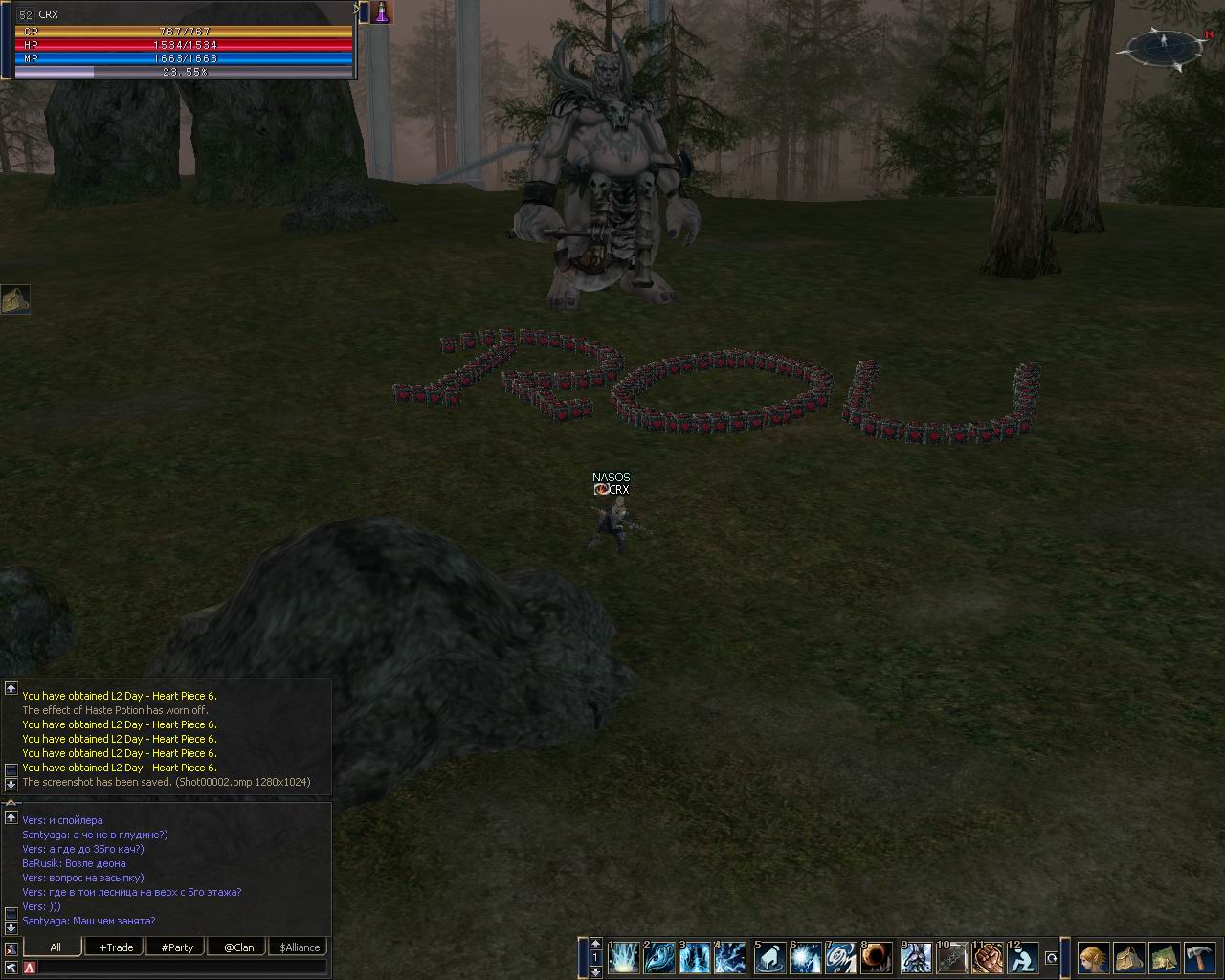Image resolution: width=1225 pixels, height=980 pixels.
Task: Open the world map icon
Action: point(1164,957)
